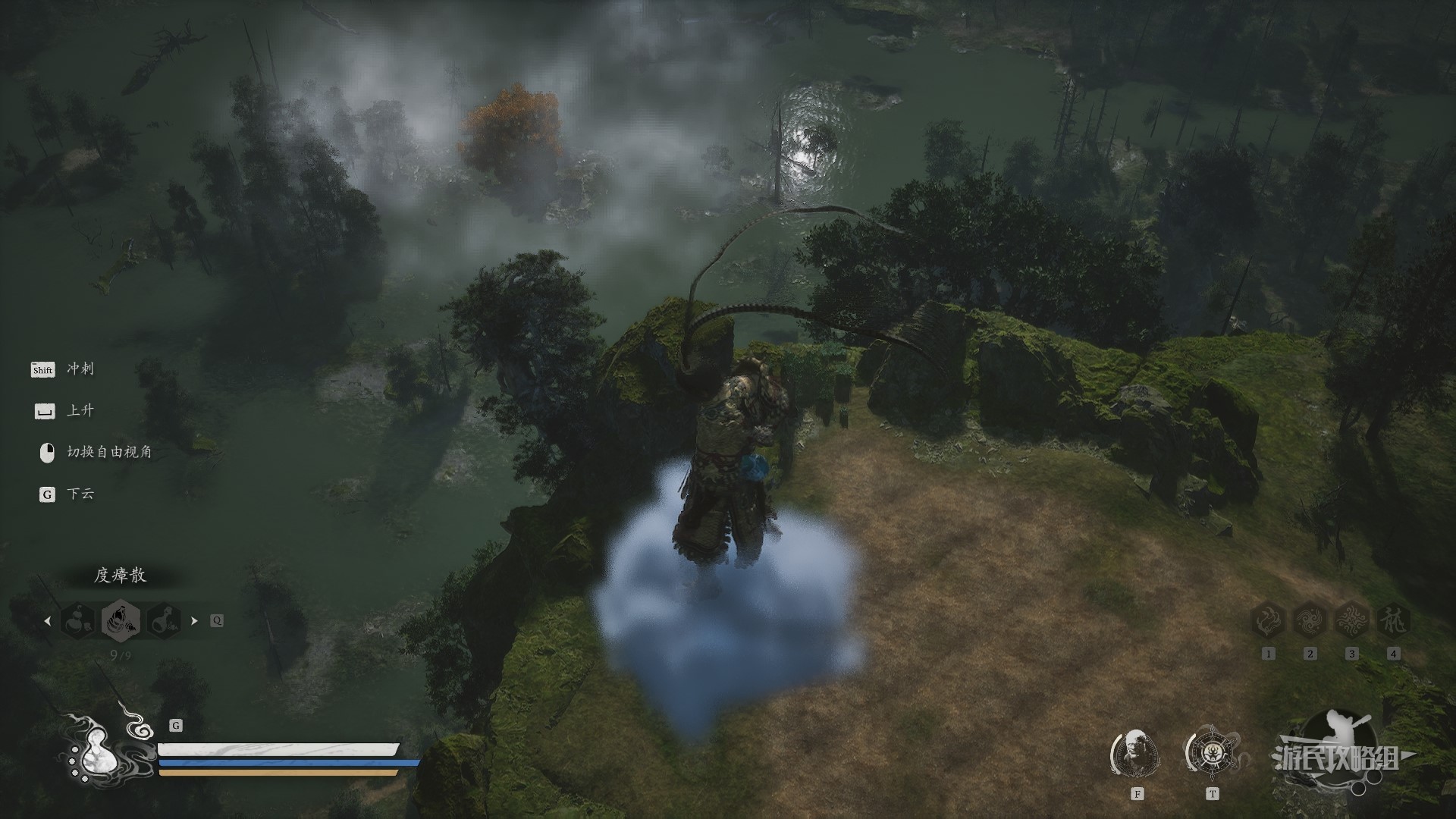Image resolution: width=1456 pixels, height=819 pixels.
Task: Select the highlighted 度瘴散 medicine slot
Action: click(x=121, y=620)
